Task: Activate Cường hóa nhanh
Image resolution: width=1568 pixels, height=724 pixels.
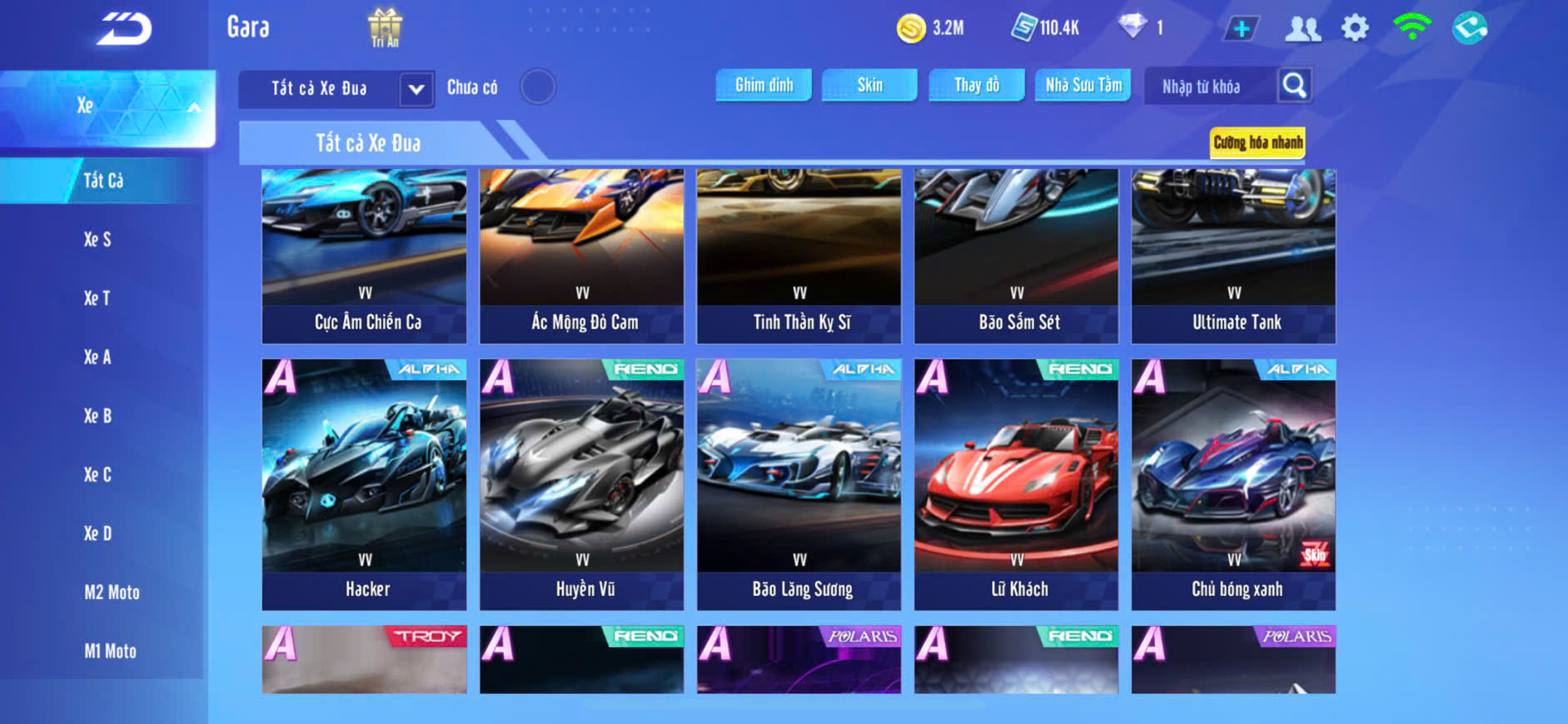Action: click(1257, 142)
